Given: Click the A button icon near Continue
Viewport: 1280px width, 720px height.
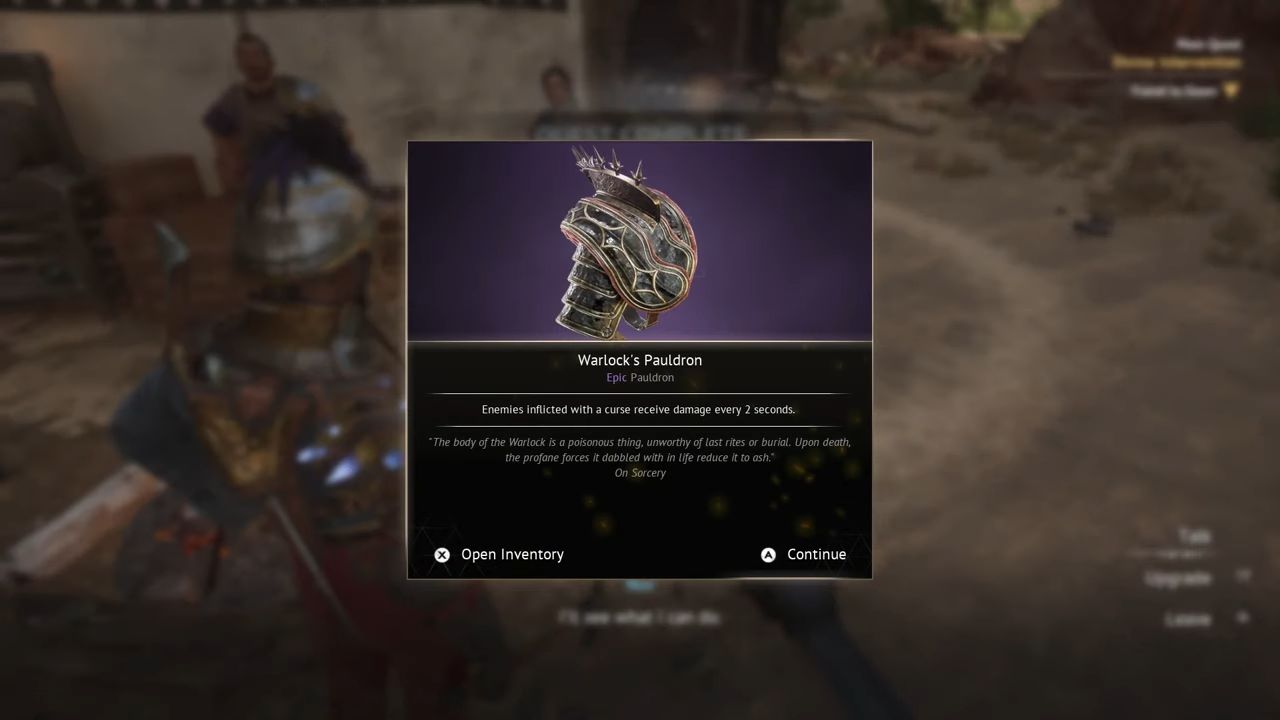Looking at the screenshot, I should (x=768, y=554).
